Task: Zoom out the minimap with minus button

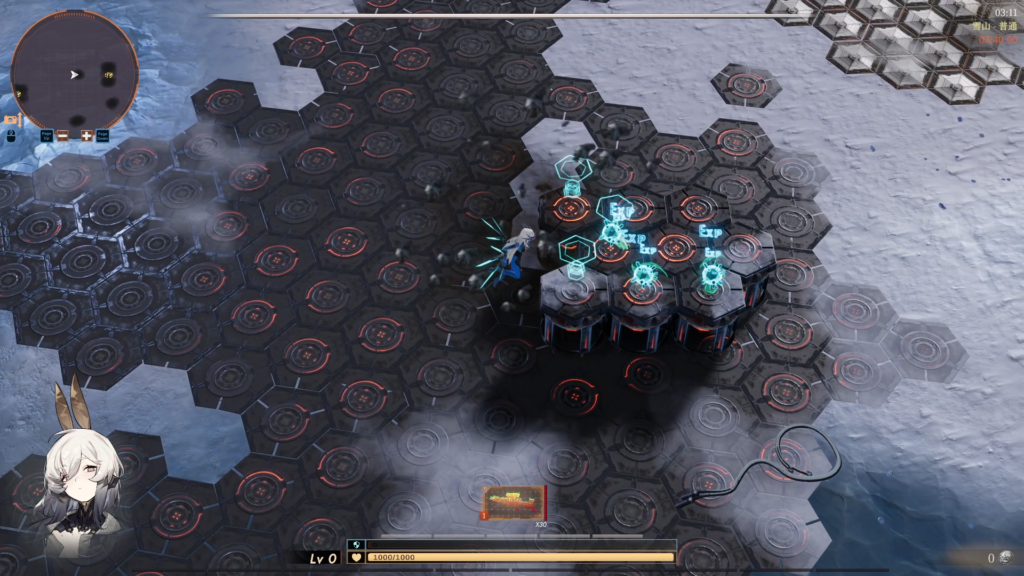Action: [65, 135]
